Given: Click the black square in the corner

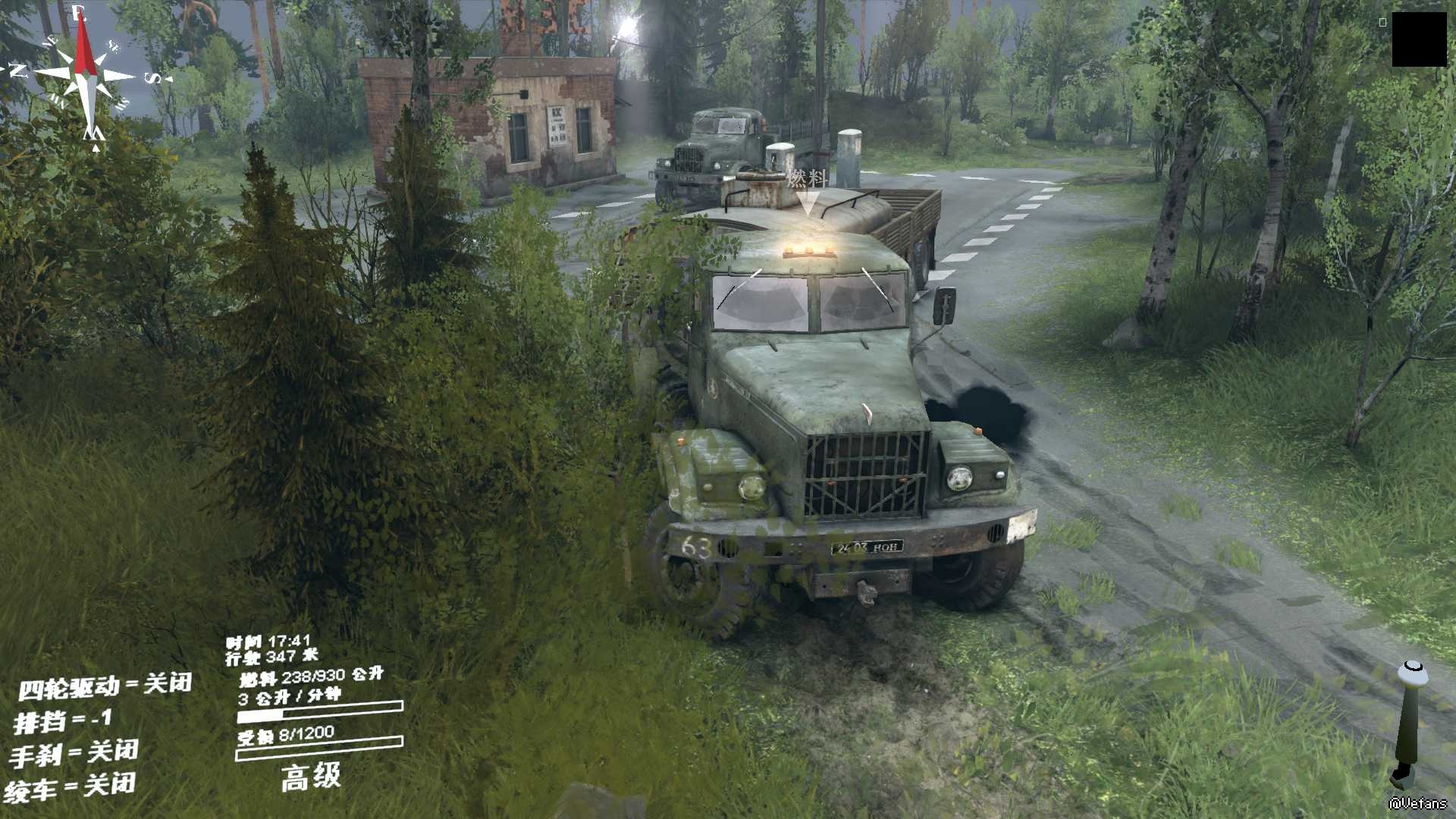Looking at the screenshot, I should click(1419, 39).
